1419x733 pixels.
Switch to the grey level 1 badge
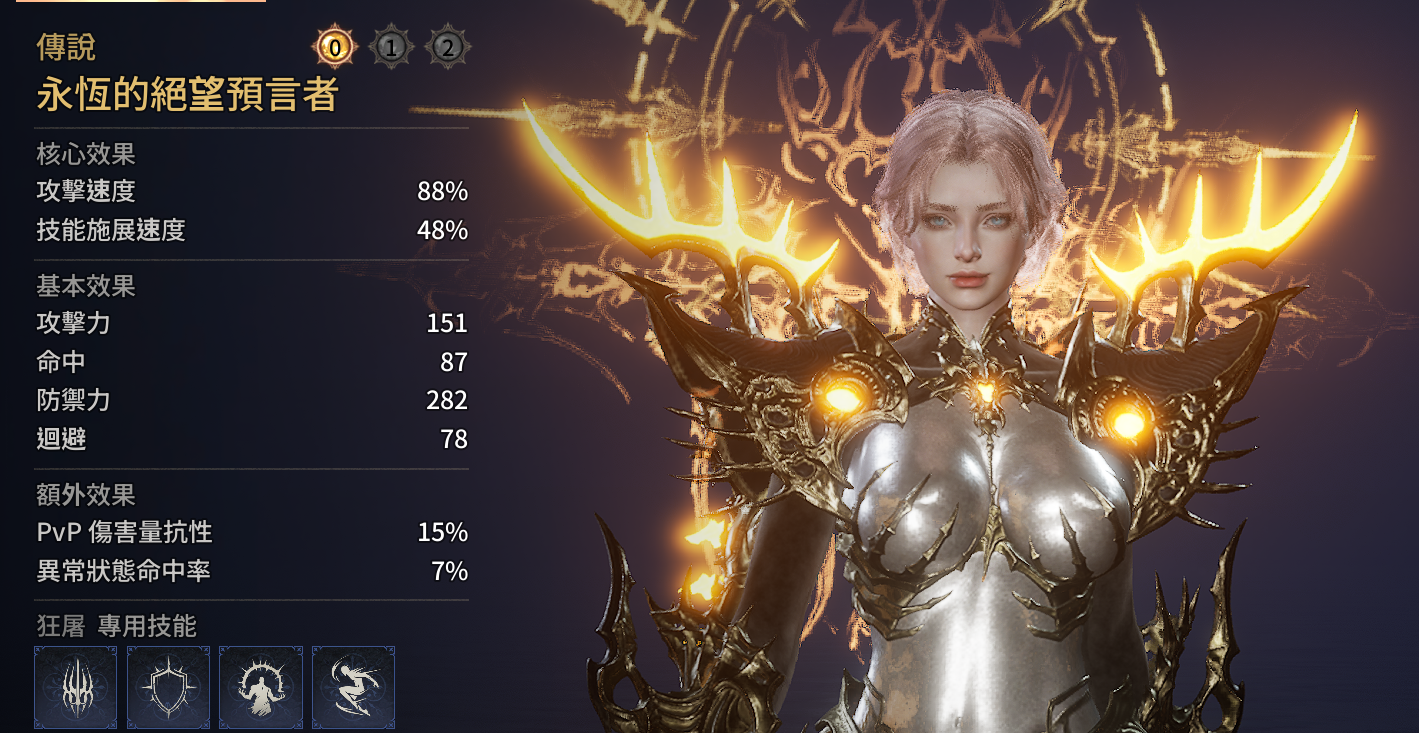tap(391, 47)
